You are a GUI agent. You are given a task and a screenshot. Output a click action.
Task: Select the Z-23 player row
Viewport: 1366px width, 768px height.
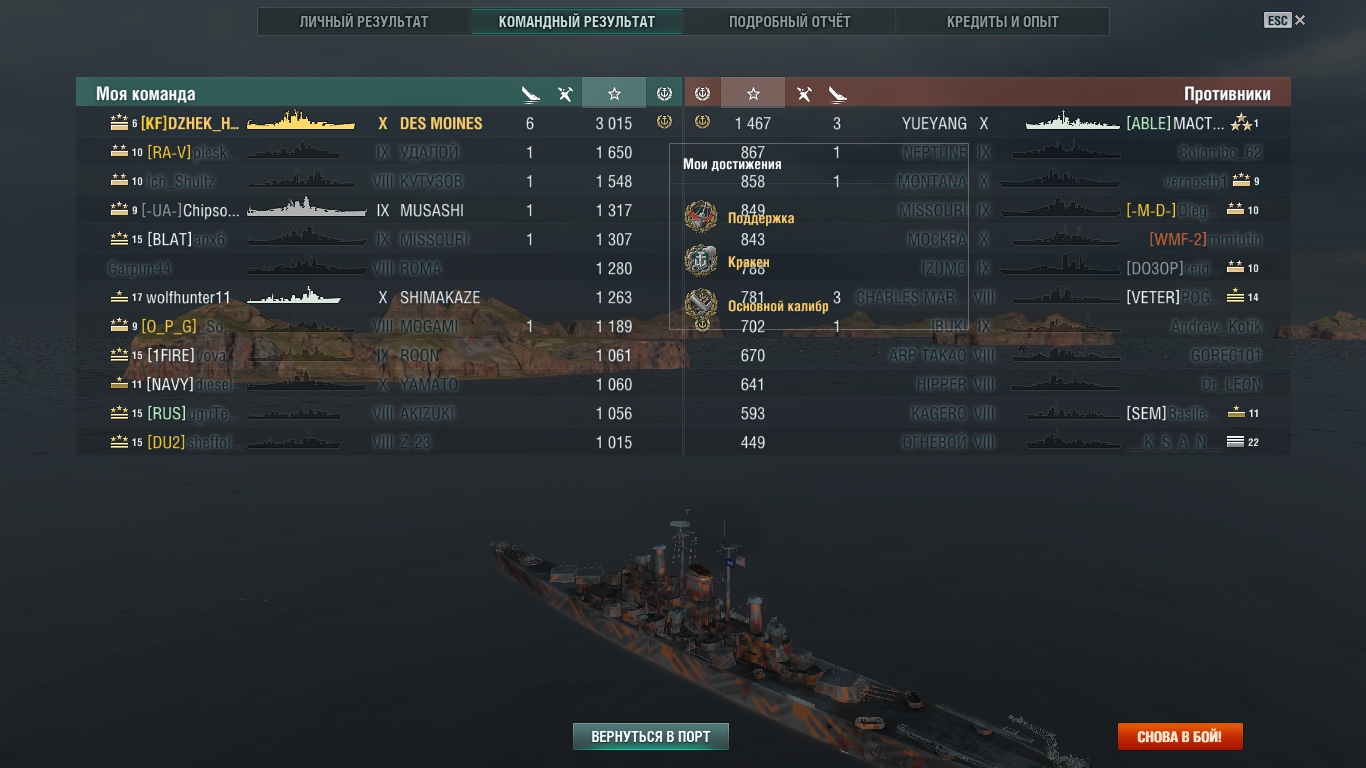(380, 443)
